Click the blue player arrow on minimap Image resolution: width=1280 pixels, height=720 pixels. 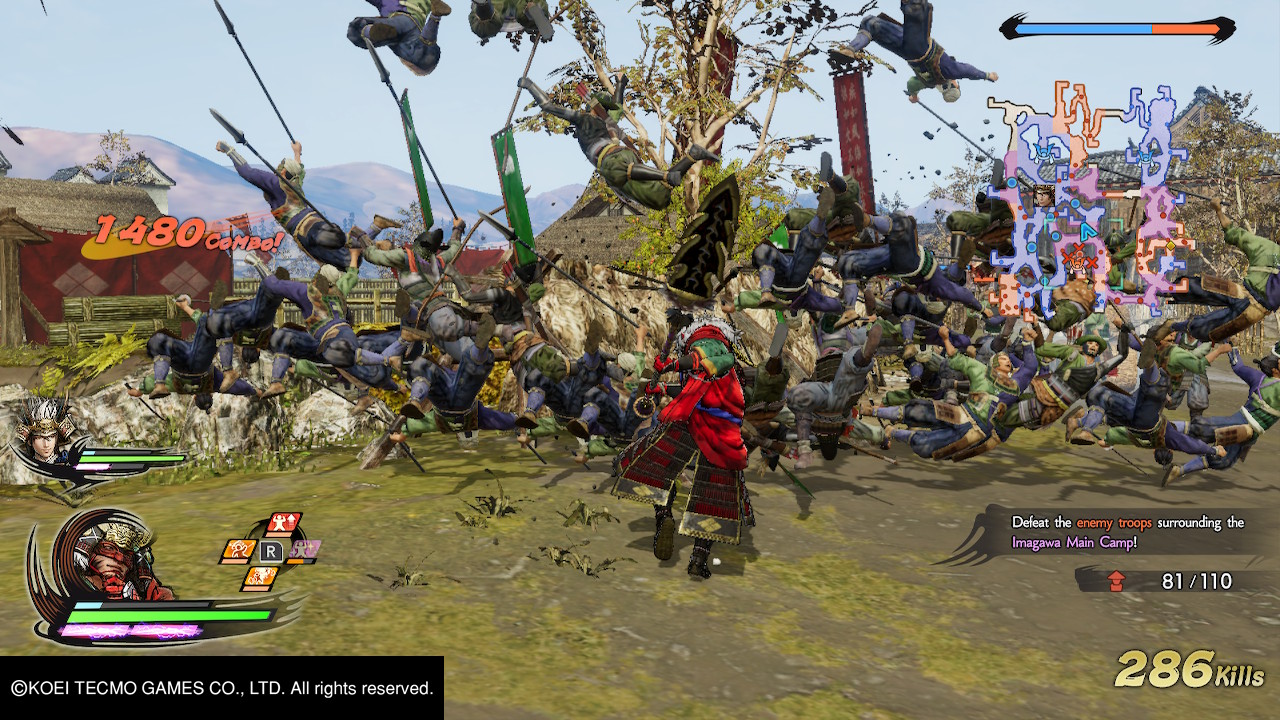pyautogui.click(x=1086, y=231)
